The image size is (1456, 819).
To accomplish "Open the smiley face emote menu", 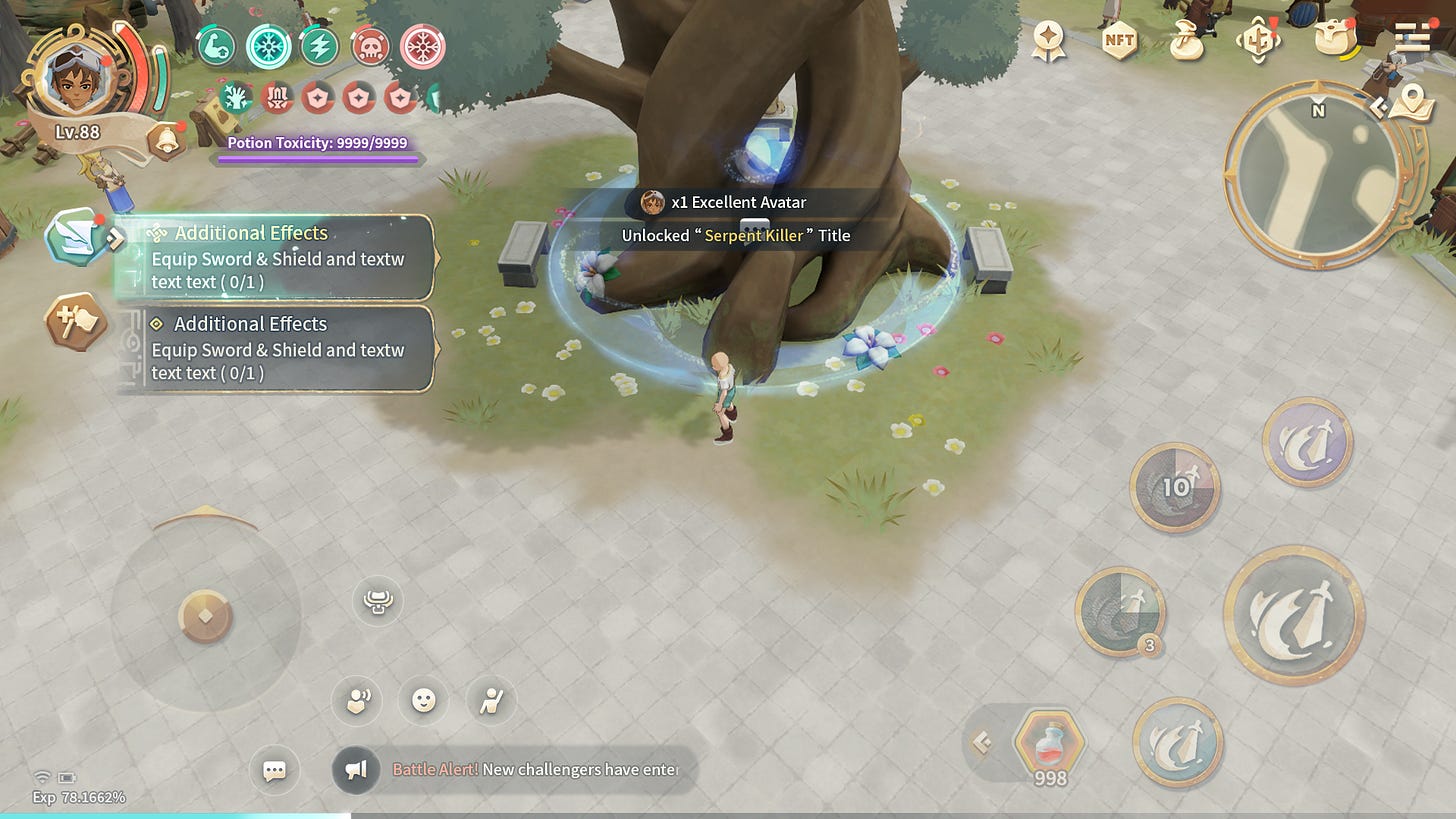I will (x=424, y=700).
